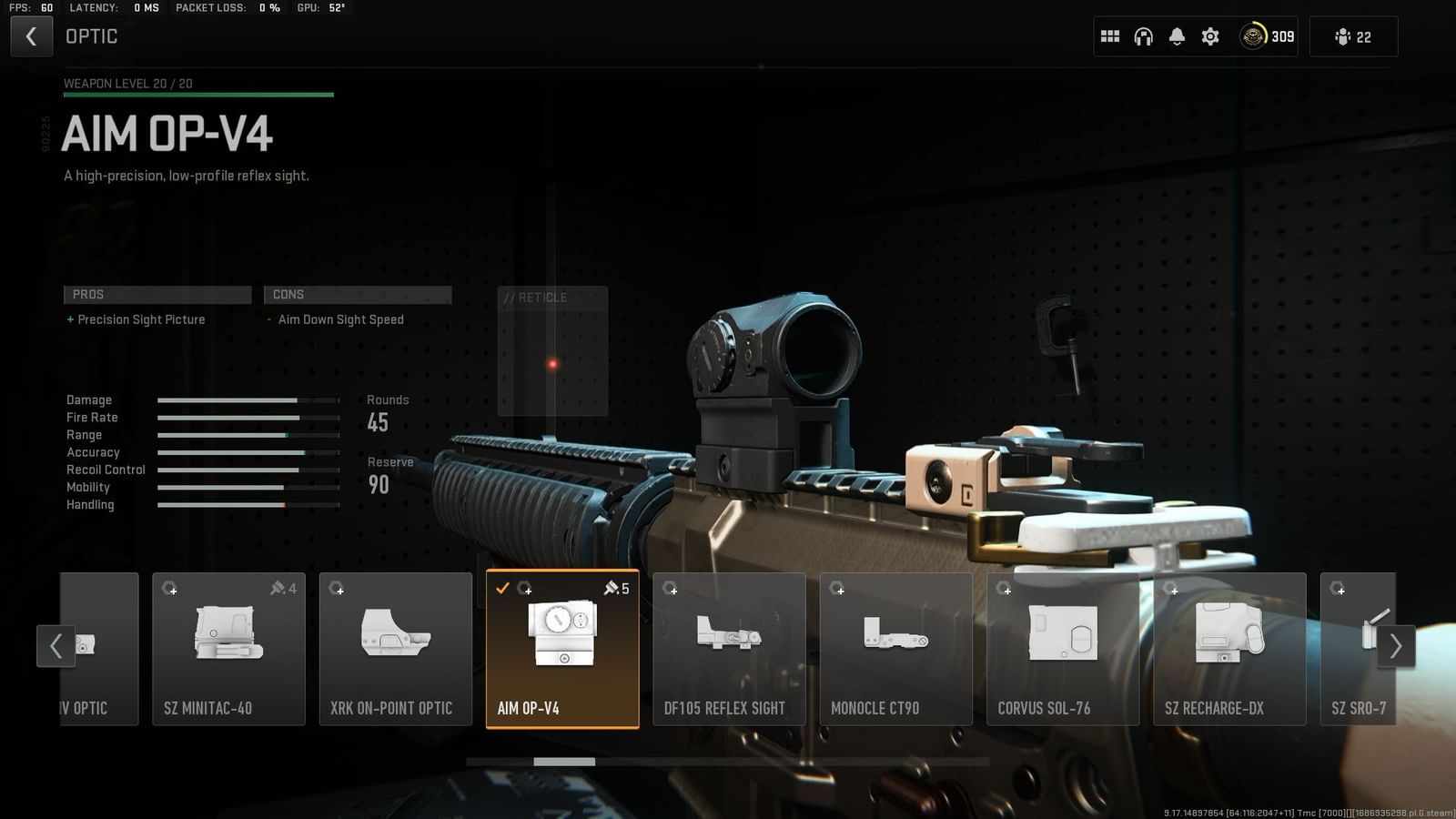1456x819 pixels.
Task: Click the blueprint brush badge showing 4 on SZ MINITAC-40
Action: click(x=283, y=589)
